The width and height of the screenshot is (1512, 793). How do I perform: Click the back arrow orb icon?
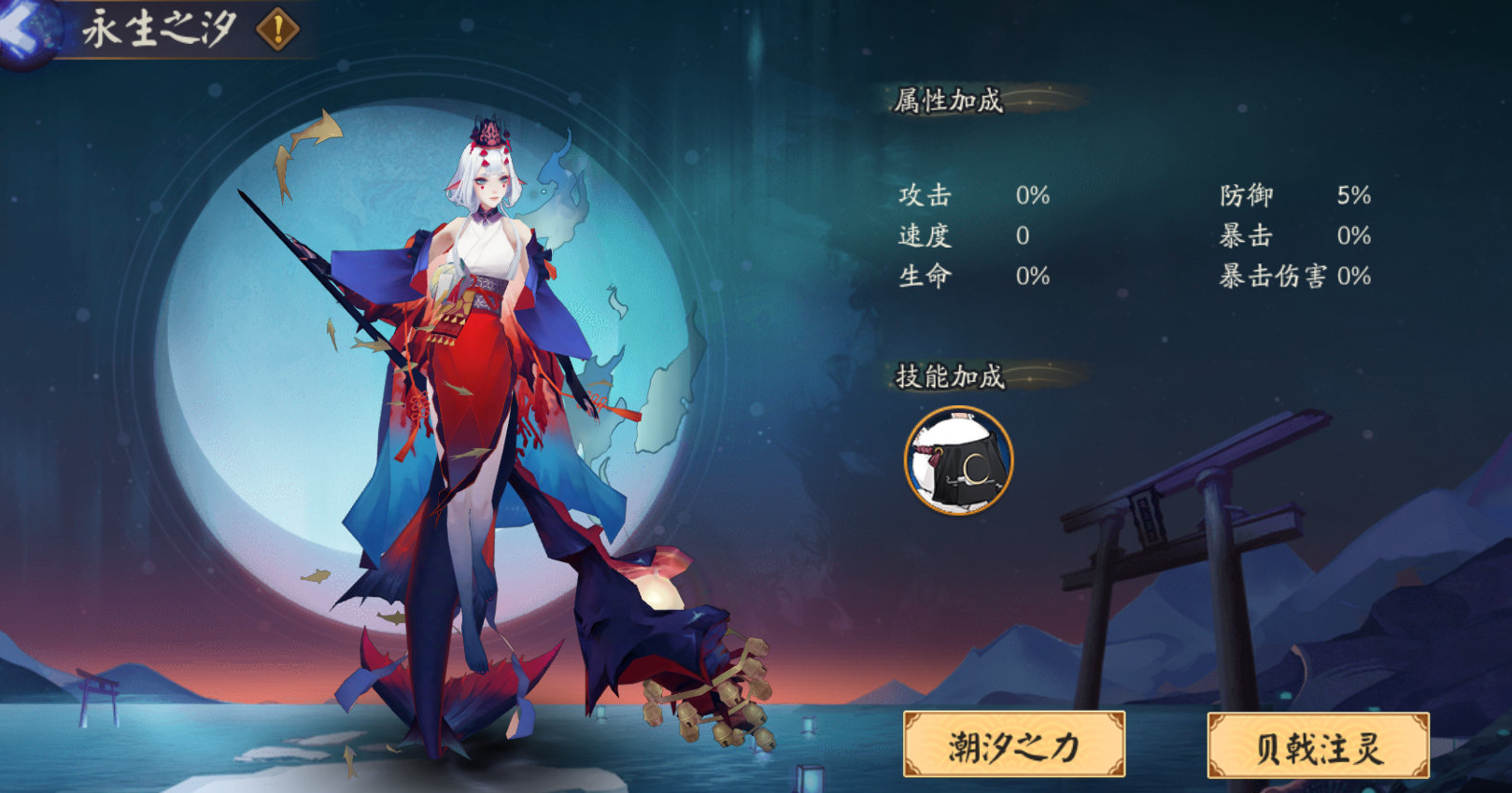[23, 33]
